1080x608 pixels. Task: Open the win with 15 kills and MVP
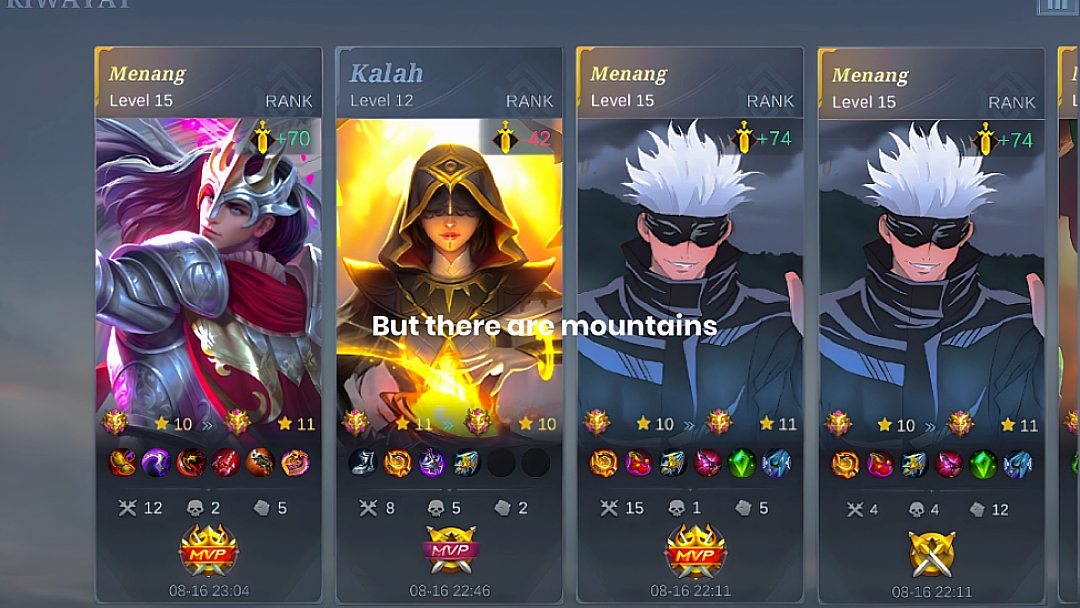click(x=690, y=300)
